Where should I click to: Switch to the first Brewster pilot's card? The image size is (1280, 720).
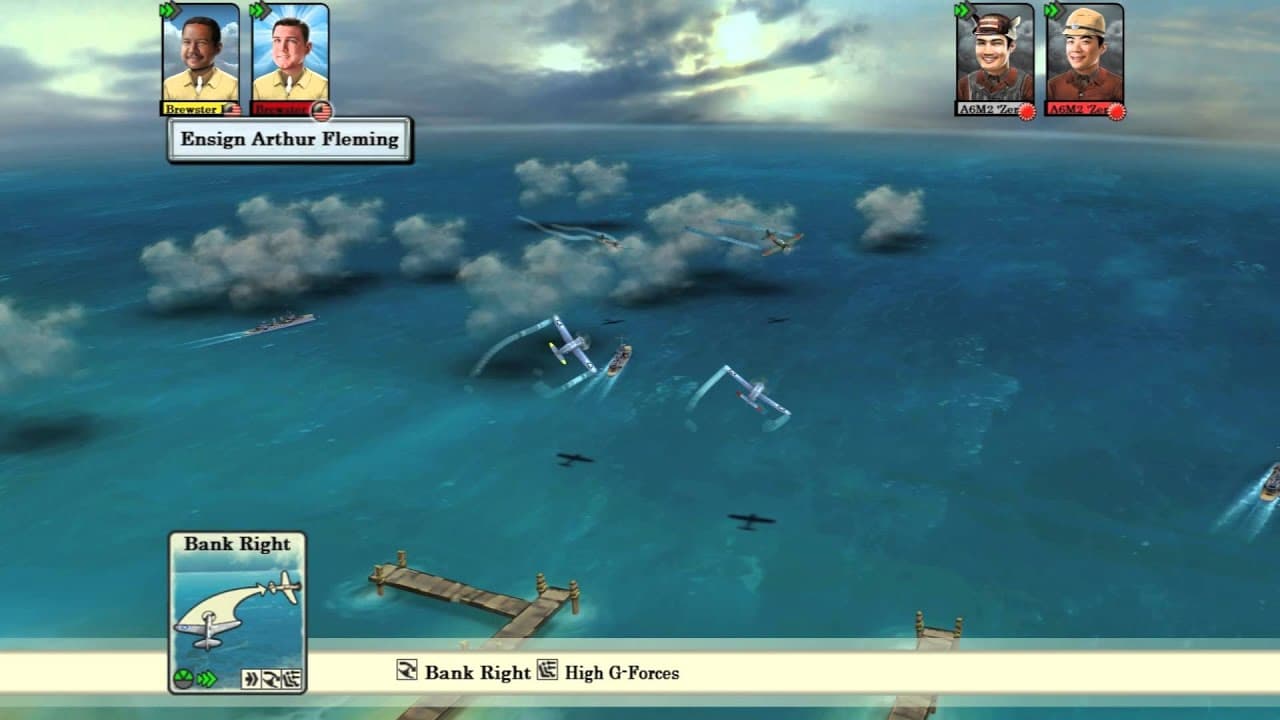click(196, 60)
